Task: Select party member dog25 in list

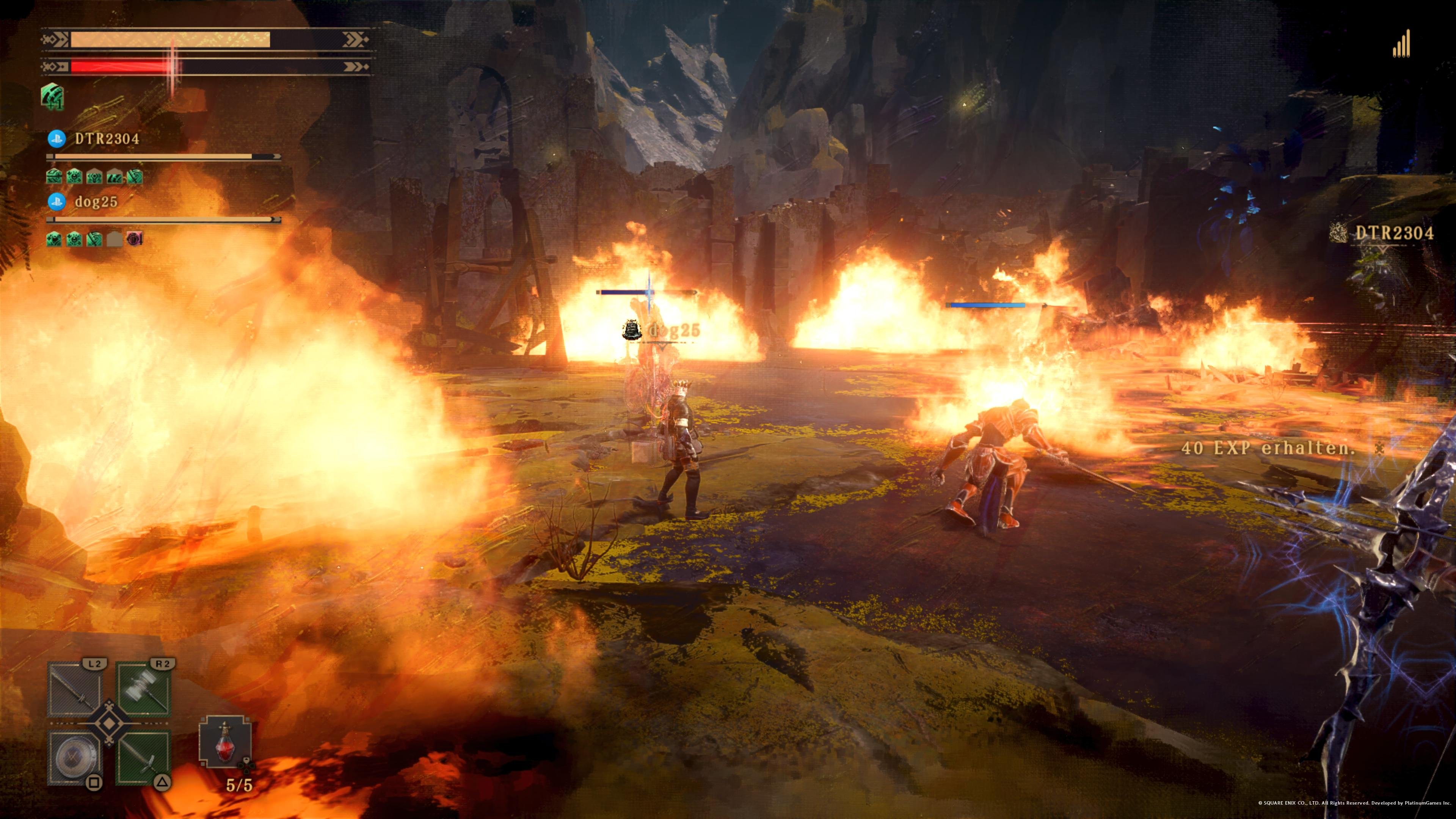Action: pos(96,201)
